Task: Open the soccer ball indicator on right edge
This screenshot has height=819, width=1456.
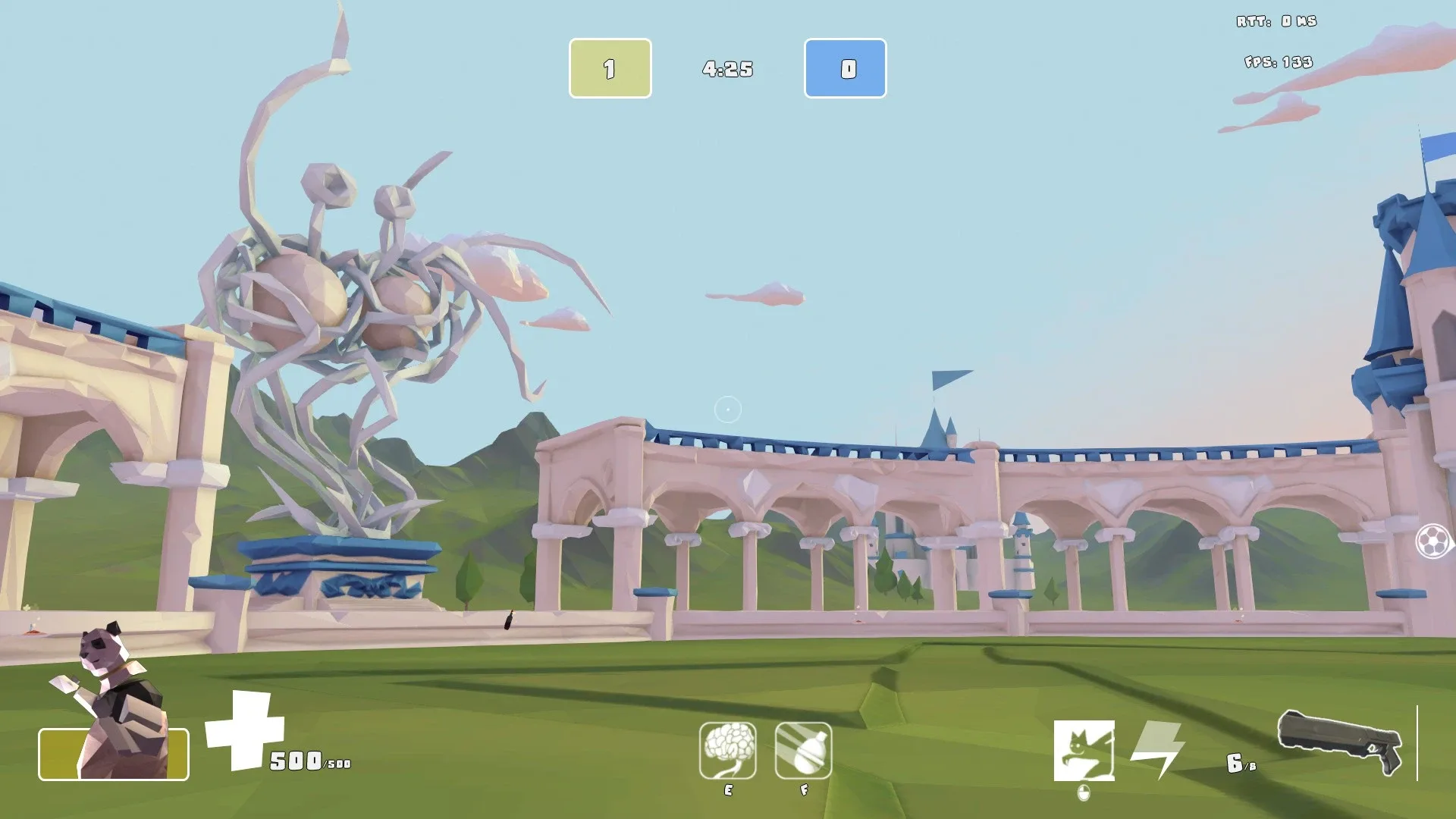Action: pos(1433,540)
